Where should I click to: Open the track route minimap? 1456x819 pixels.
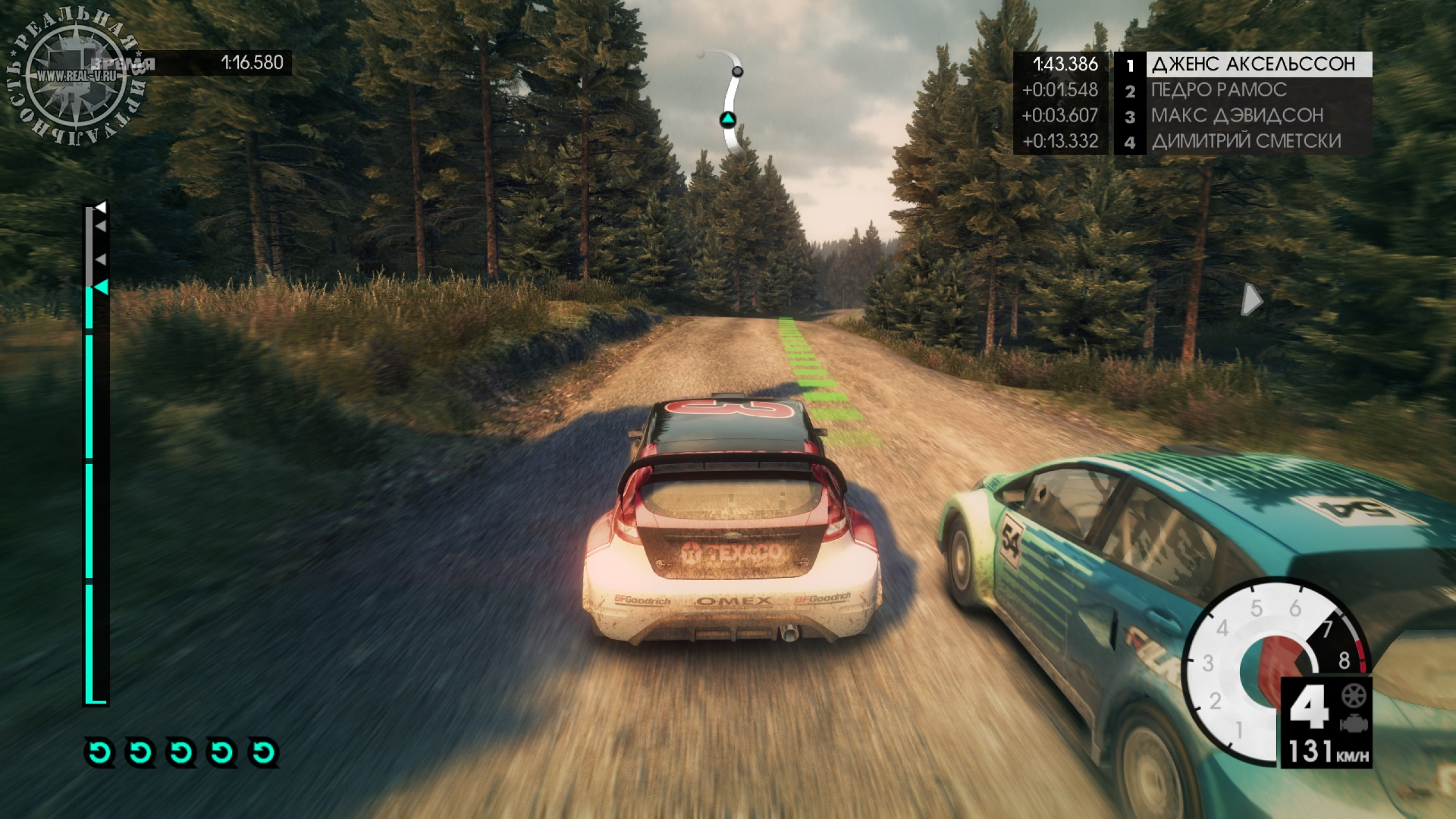tap(732, 104)
